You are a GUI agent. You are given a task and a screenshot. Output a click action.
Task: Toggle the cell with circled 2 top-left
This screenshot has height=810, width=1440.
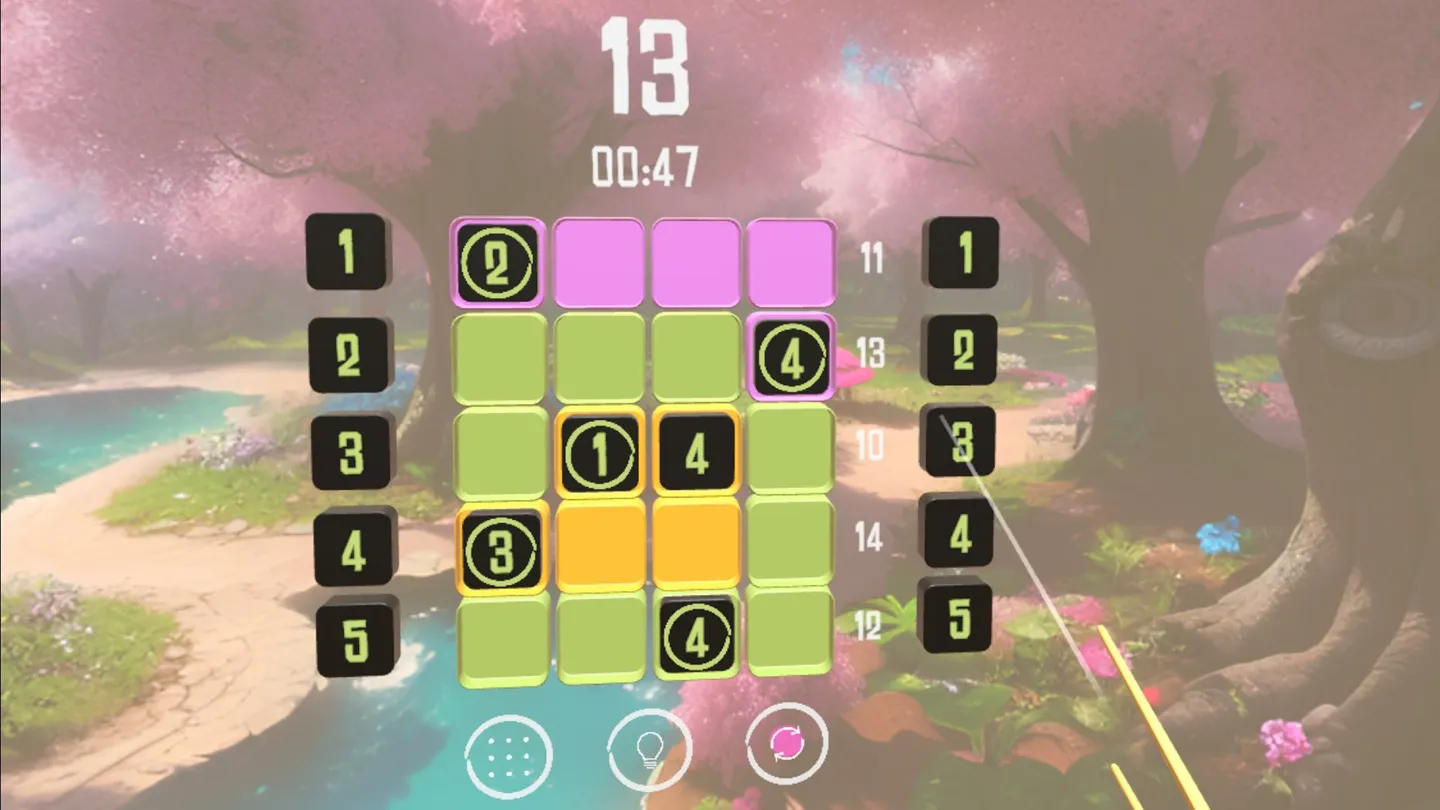coord(497,260)
